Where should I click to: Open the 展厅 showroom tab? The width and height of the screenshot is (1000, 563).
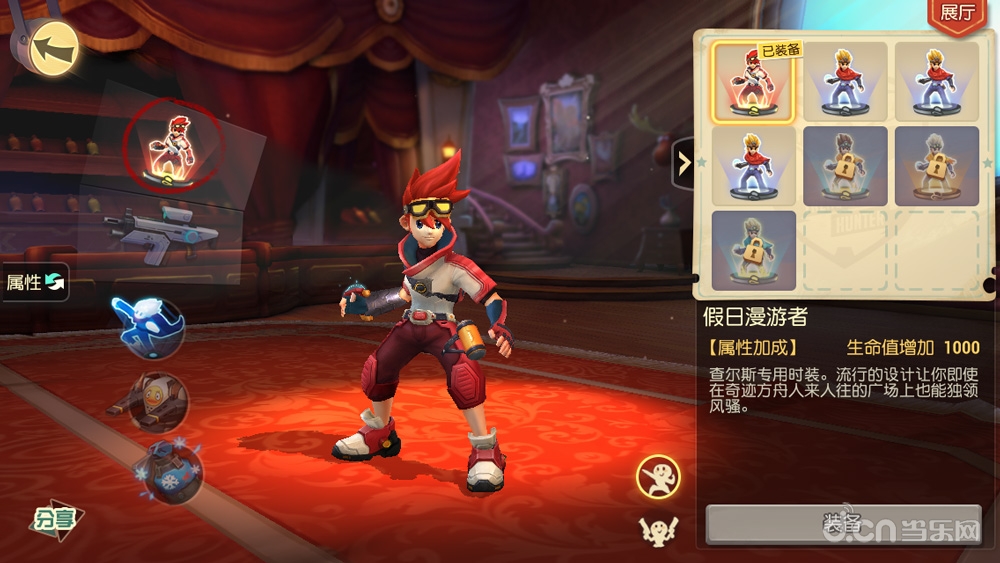click(957, 14)
